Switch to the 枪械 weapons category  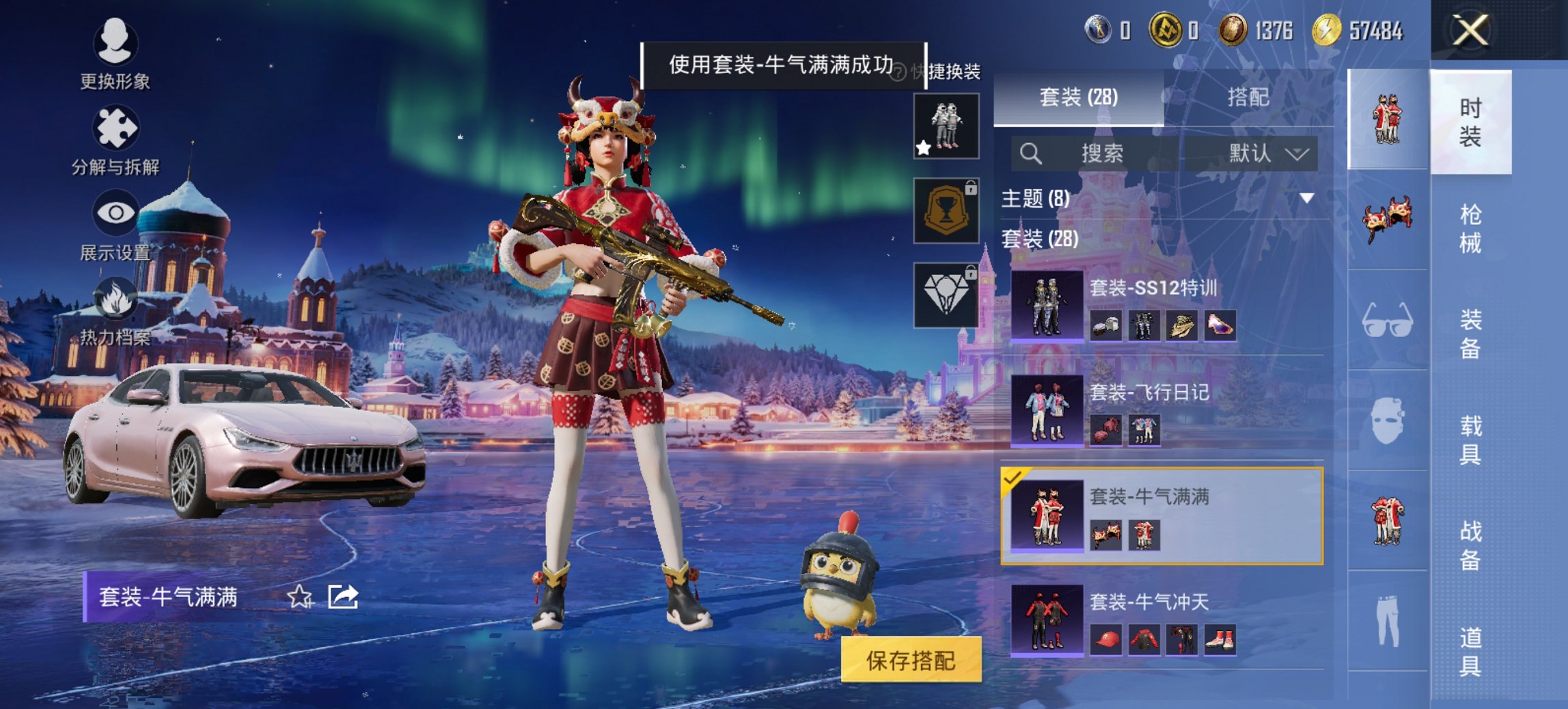(x=1470, y=229)
